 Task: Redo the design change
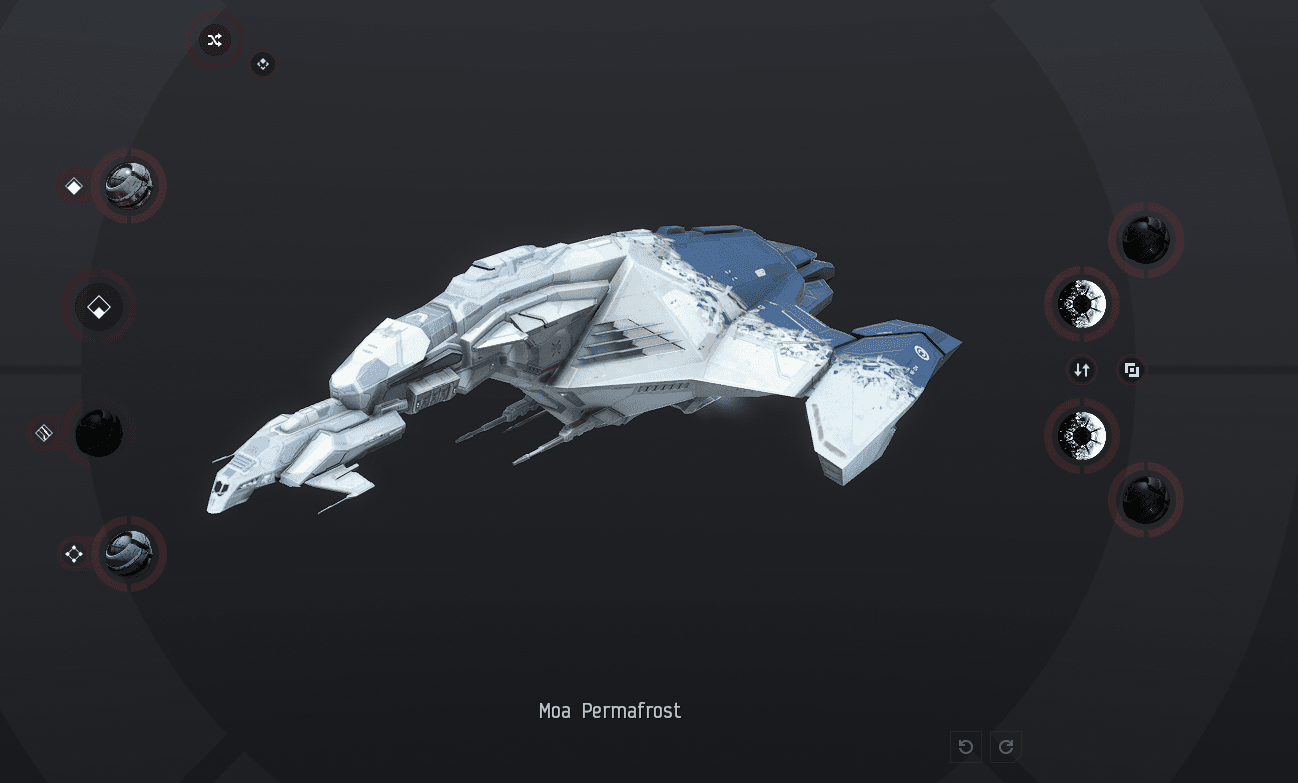pos(1006,747)
